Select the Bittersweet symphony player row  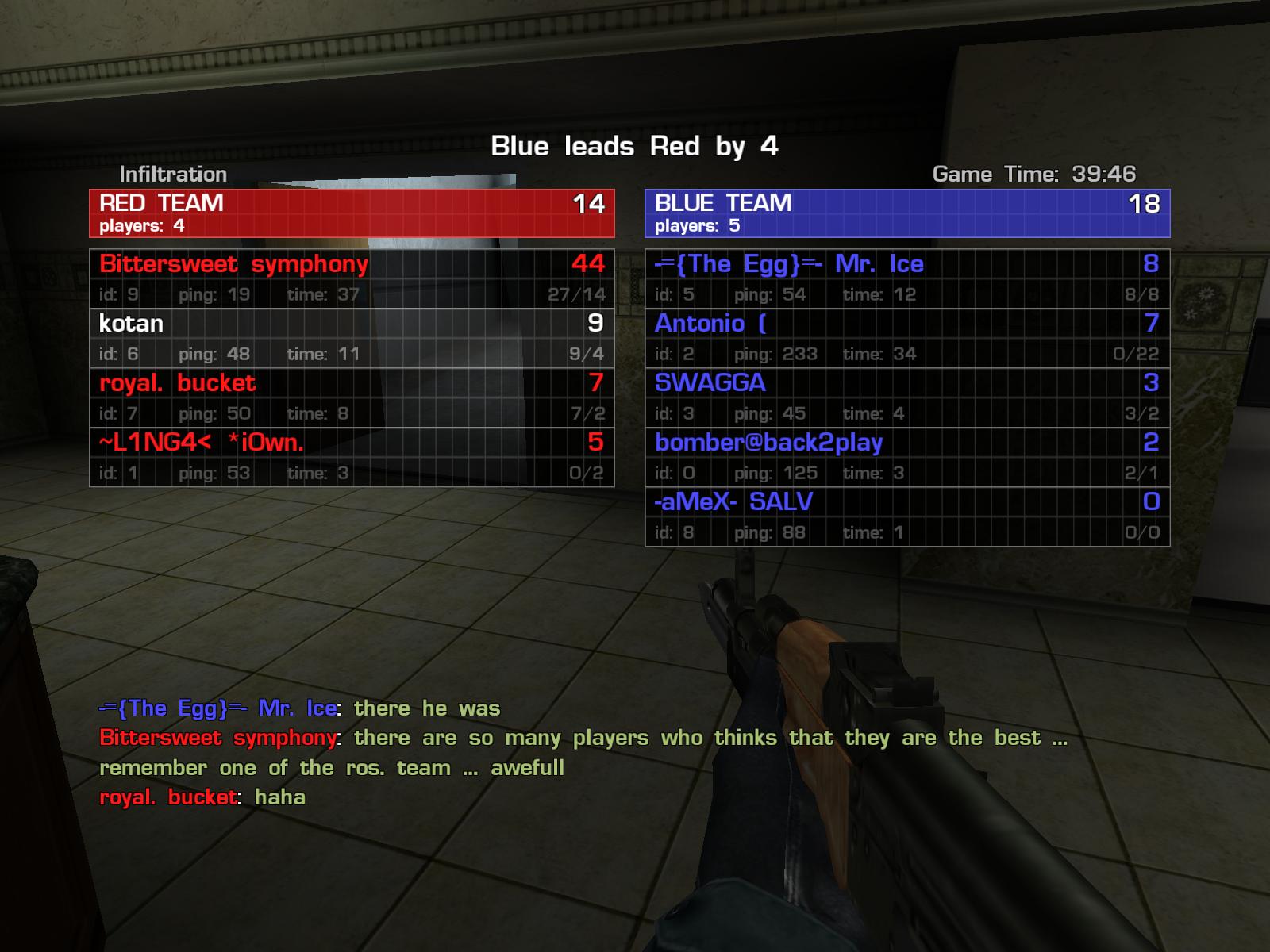352,278
